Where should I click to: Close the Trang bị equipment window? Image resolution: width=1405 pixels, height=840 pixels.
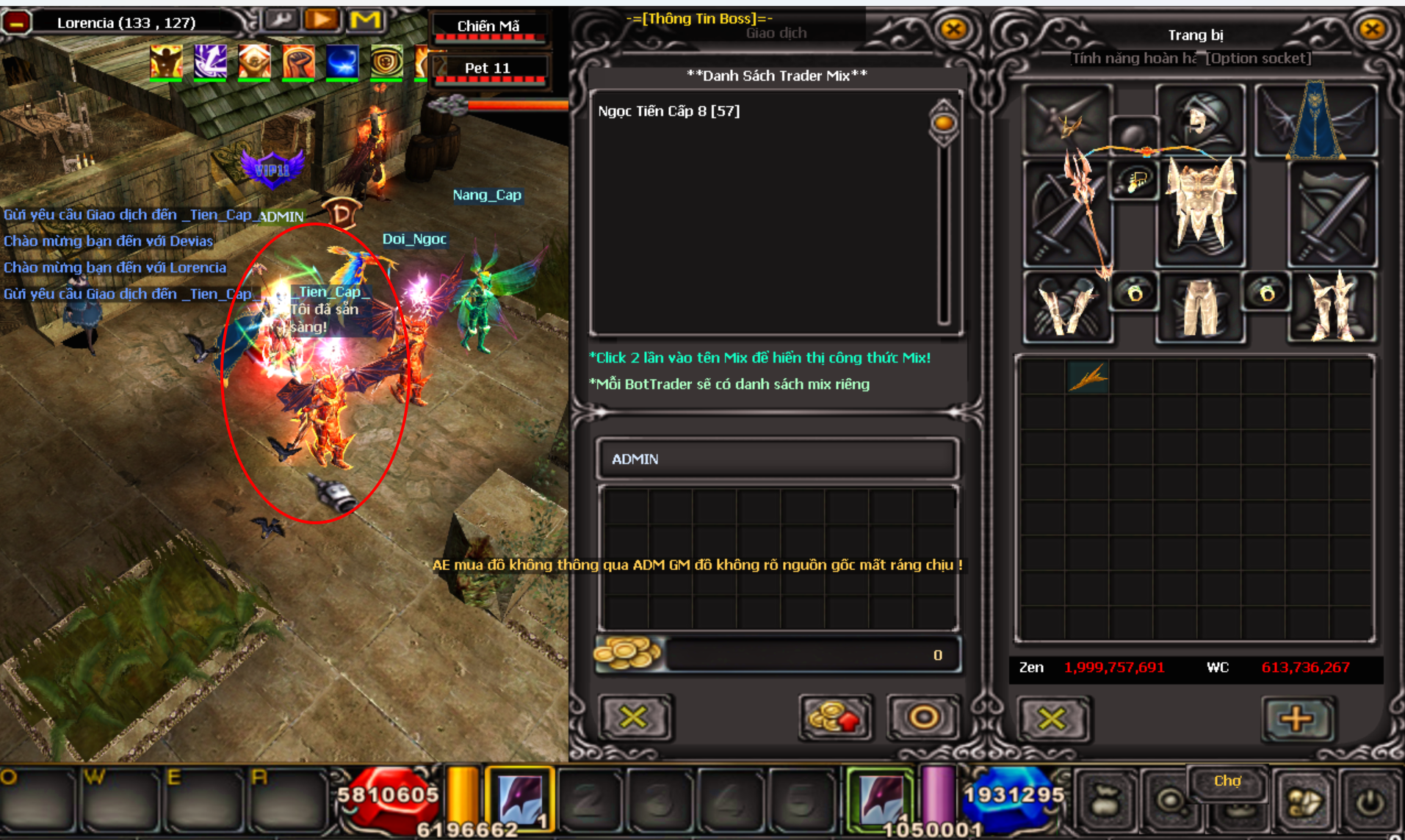pyautogui.click(x=1371, y=29)
